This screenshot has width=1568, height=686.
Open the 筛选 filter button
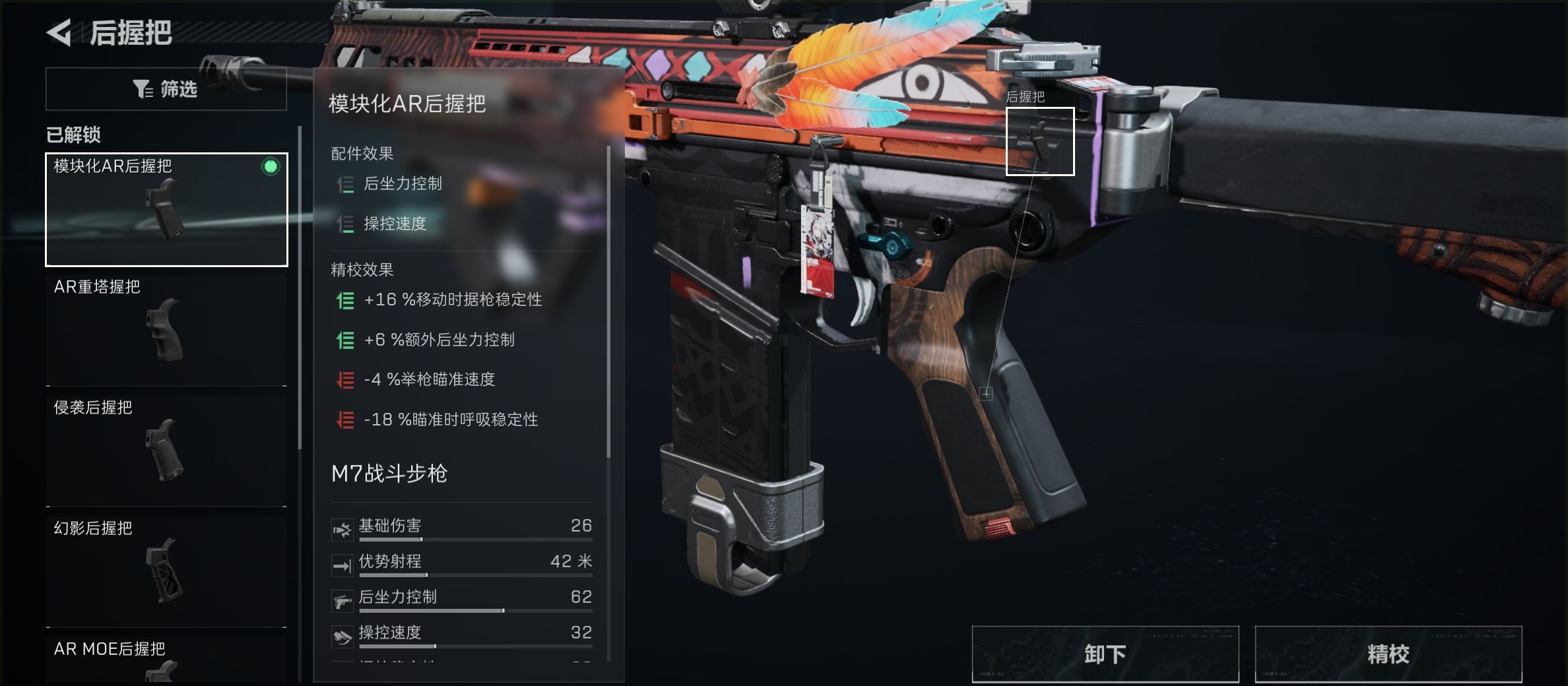coord(166,88)
